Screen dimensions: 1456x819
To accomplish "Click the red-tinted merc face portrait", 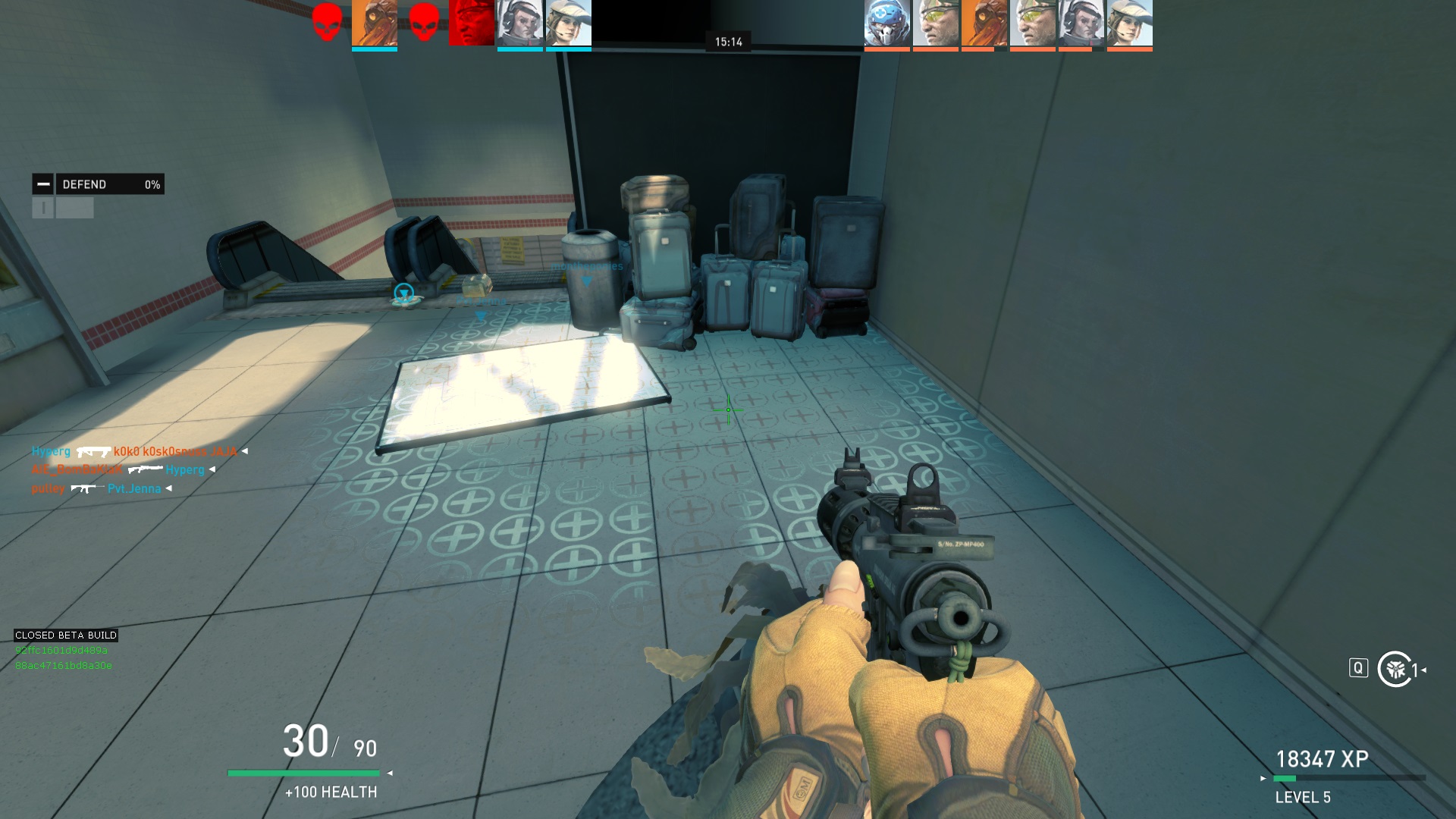I will click(471, 24).
